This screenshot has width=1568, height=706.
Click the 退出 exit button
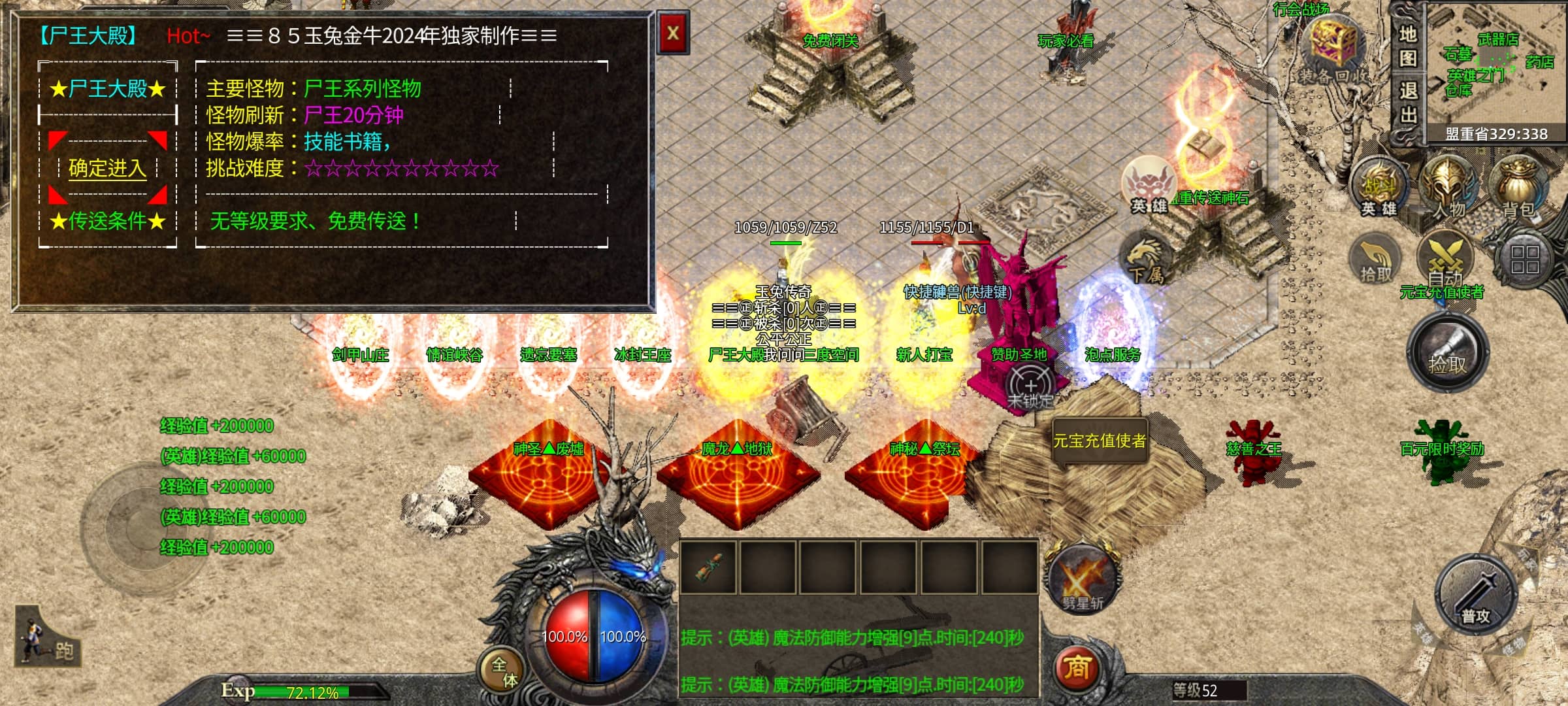(x=1407, y=103)
